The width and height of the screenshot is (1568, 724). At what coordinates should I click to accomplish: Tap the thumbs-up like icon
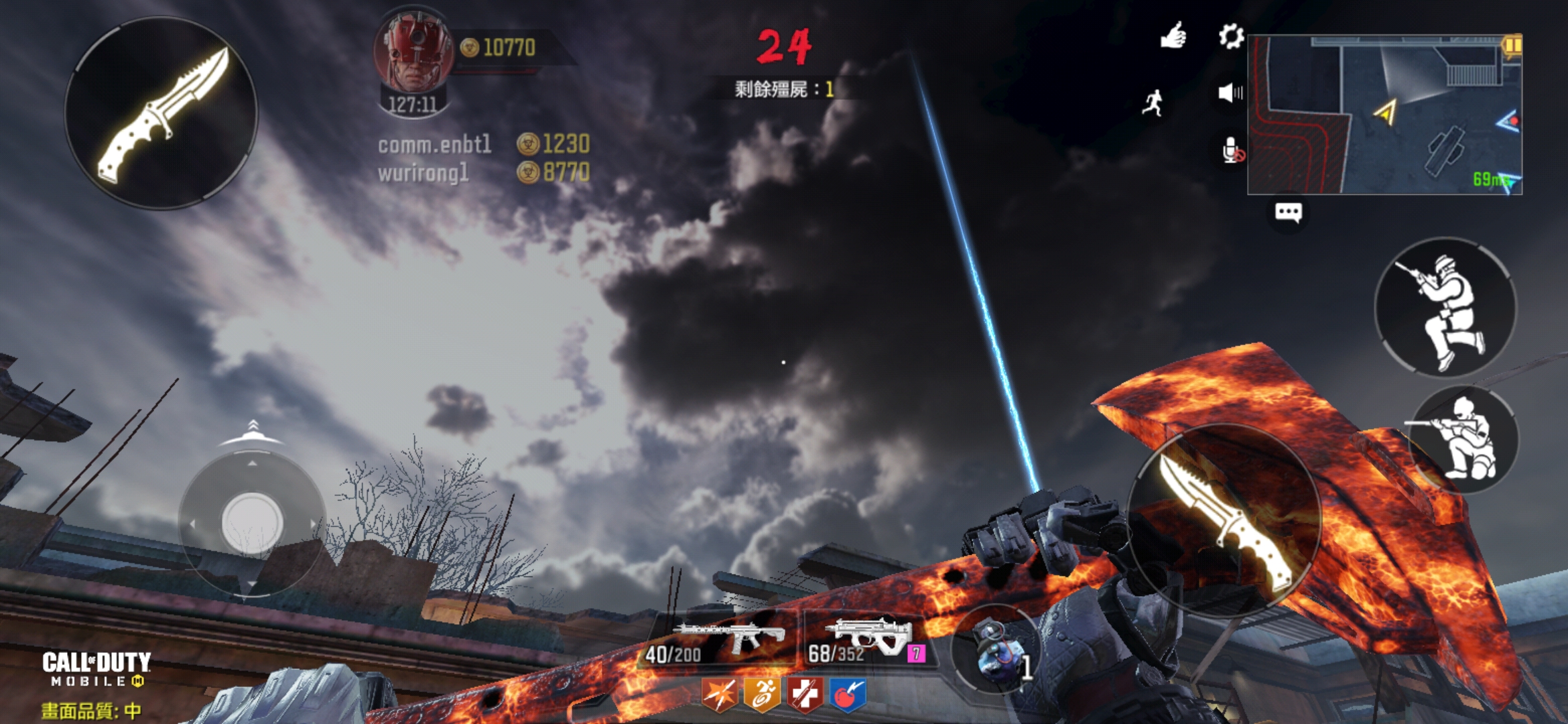click(1173, 36)
